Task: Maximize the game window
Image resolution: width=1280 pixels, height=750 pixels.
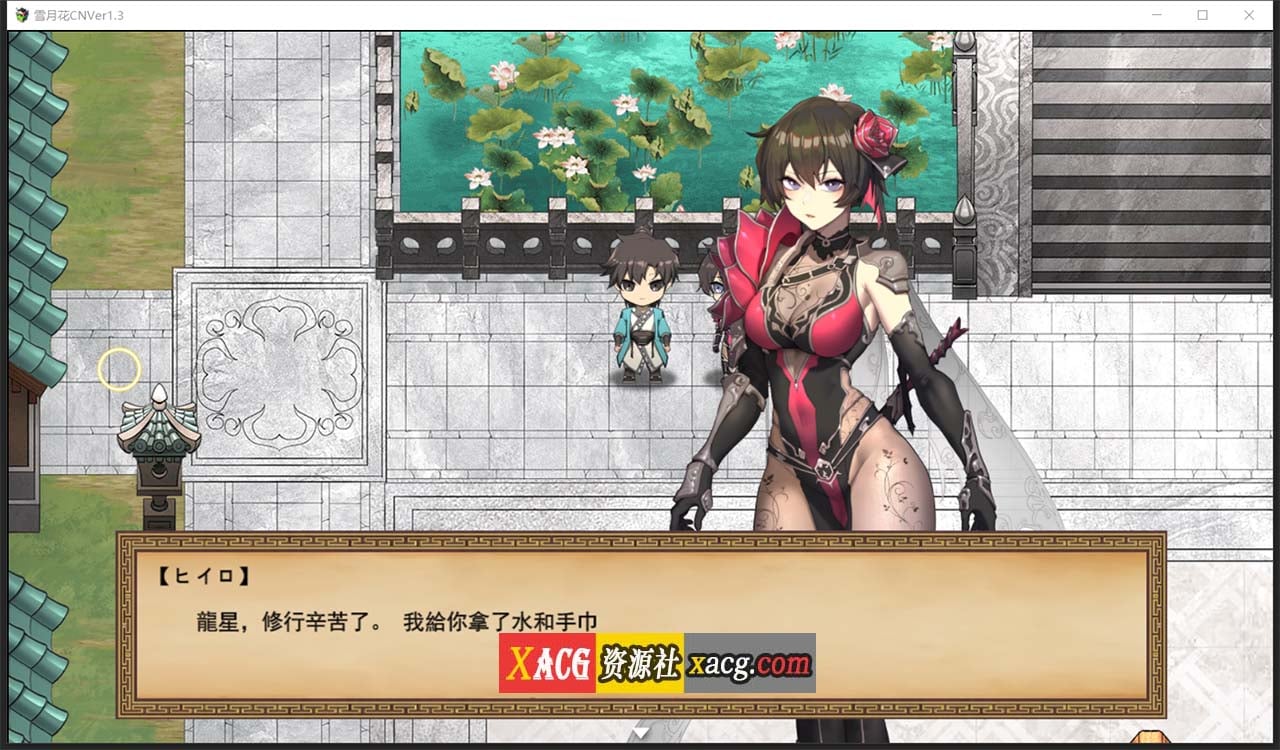Action: tap(1203, 14)
